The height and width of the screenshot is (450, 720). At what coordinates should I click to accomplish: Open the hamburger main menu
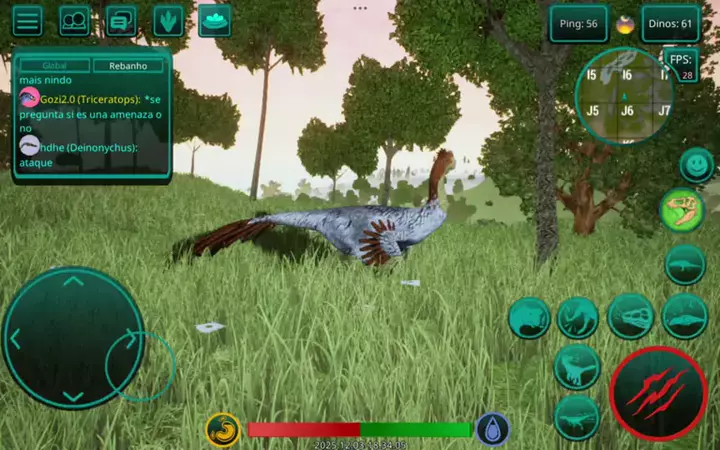27,21
